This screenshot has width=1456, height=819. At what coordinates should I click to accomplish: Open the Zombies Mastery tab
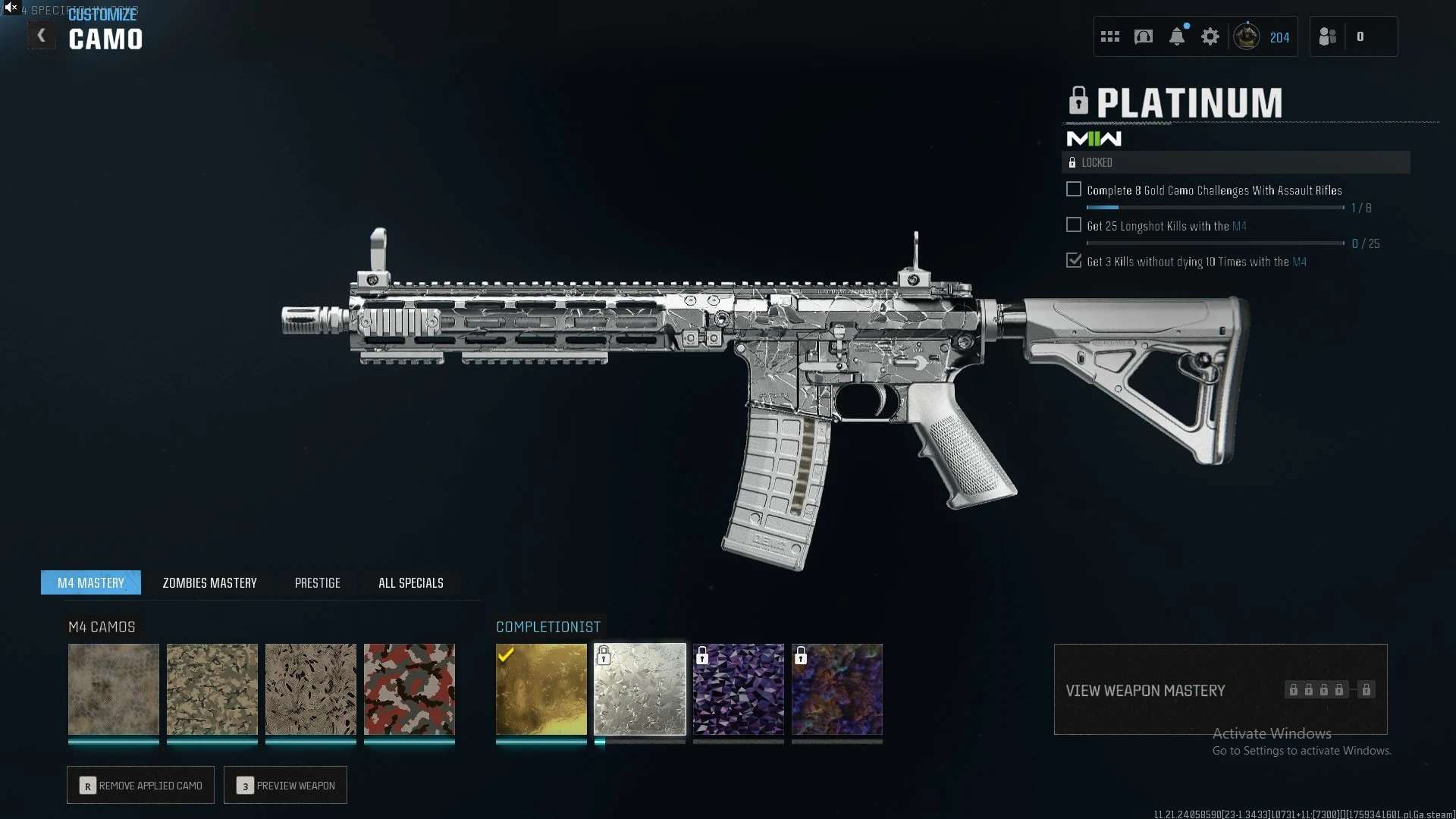coord(209,582)
